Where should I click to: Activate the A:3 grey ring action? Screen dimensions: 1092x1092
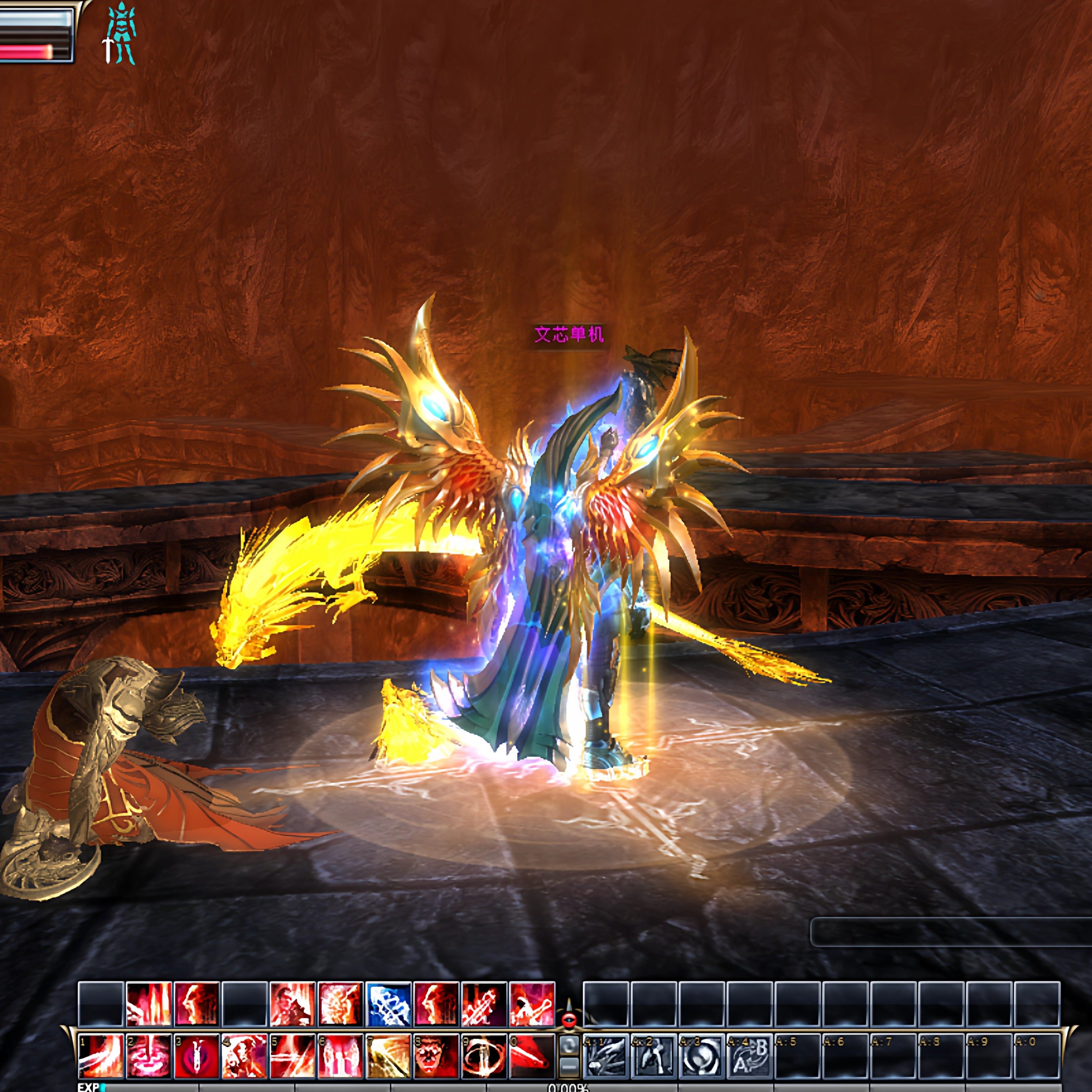tap(701, 1055)
